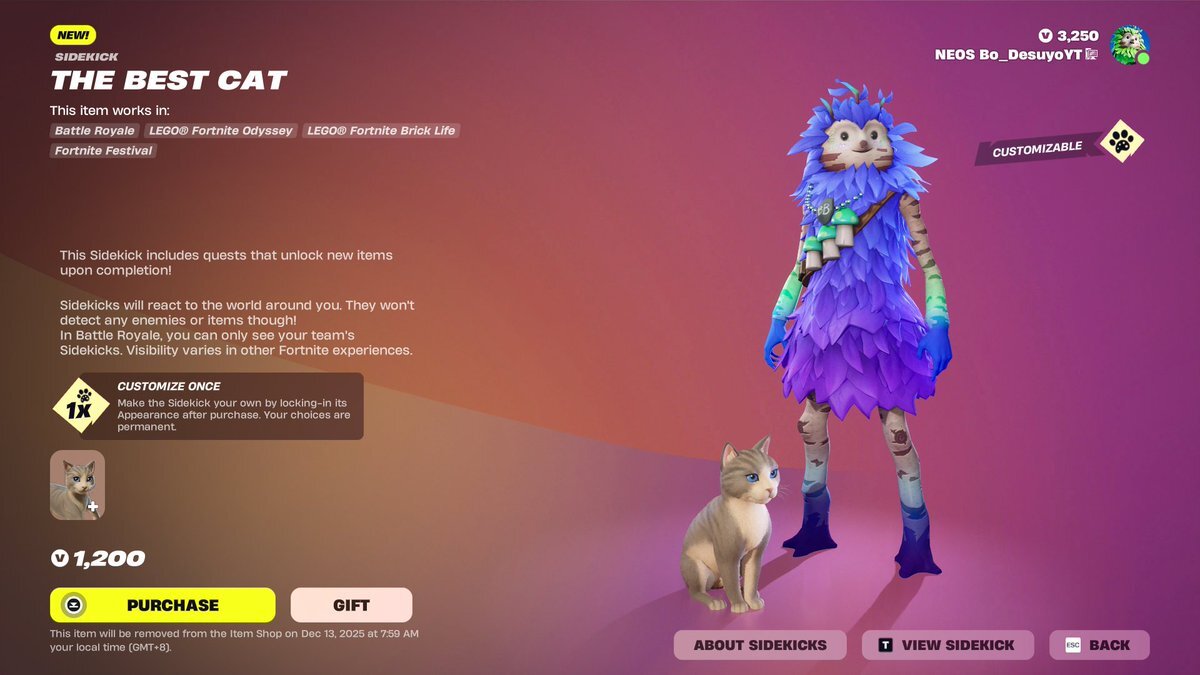Select the cat sidekick thumbnail
Screen dimensions: 1200x675
[77, 485]
